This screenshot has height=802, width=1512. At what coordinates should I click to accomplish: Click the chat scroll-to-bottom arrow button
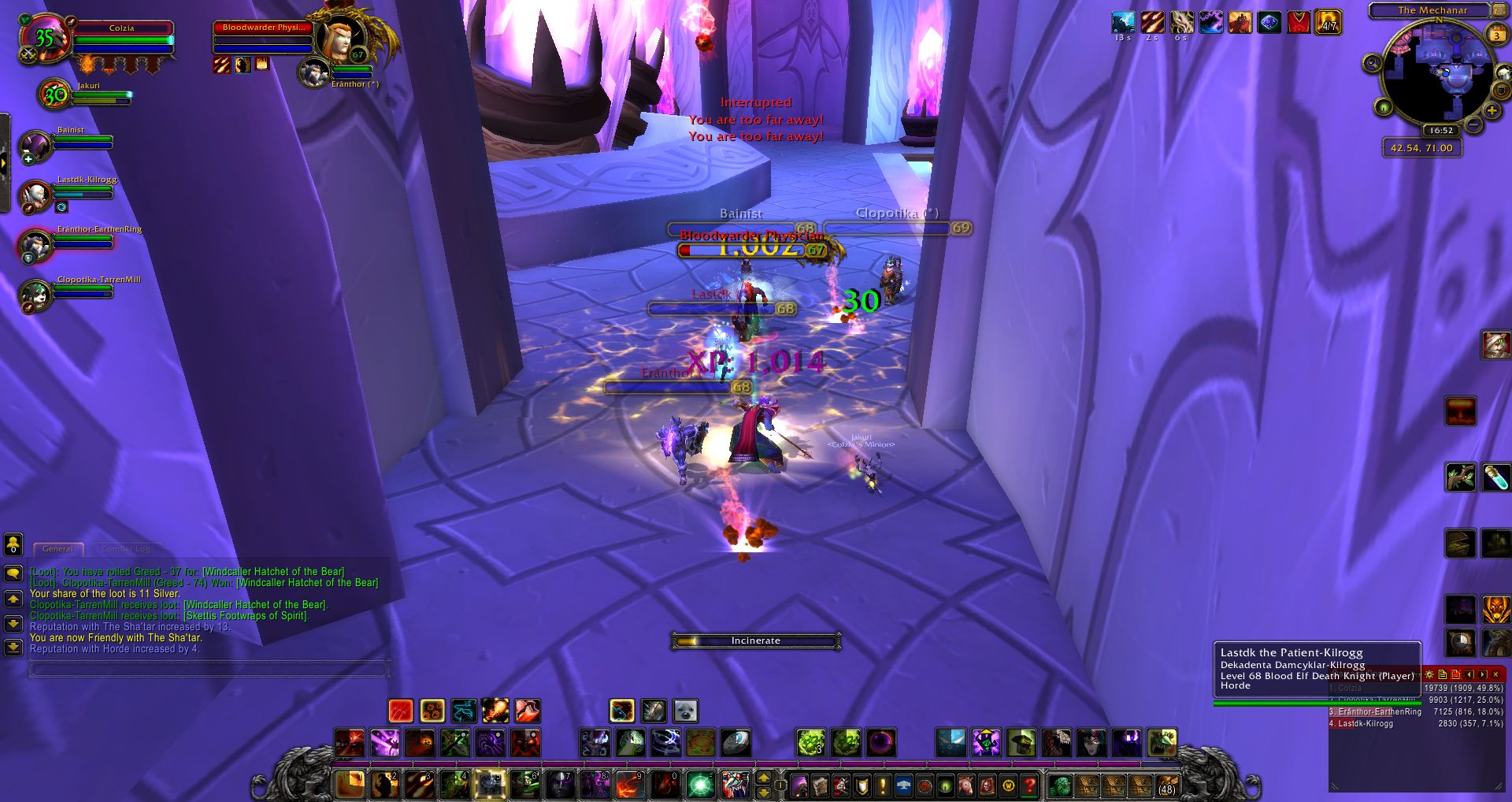(x=13, y=648)
